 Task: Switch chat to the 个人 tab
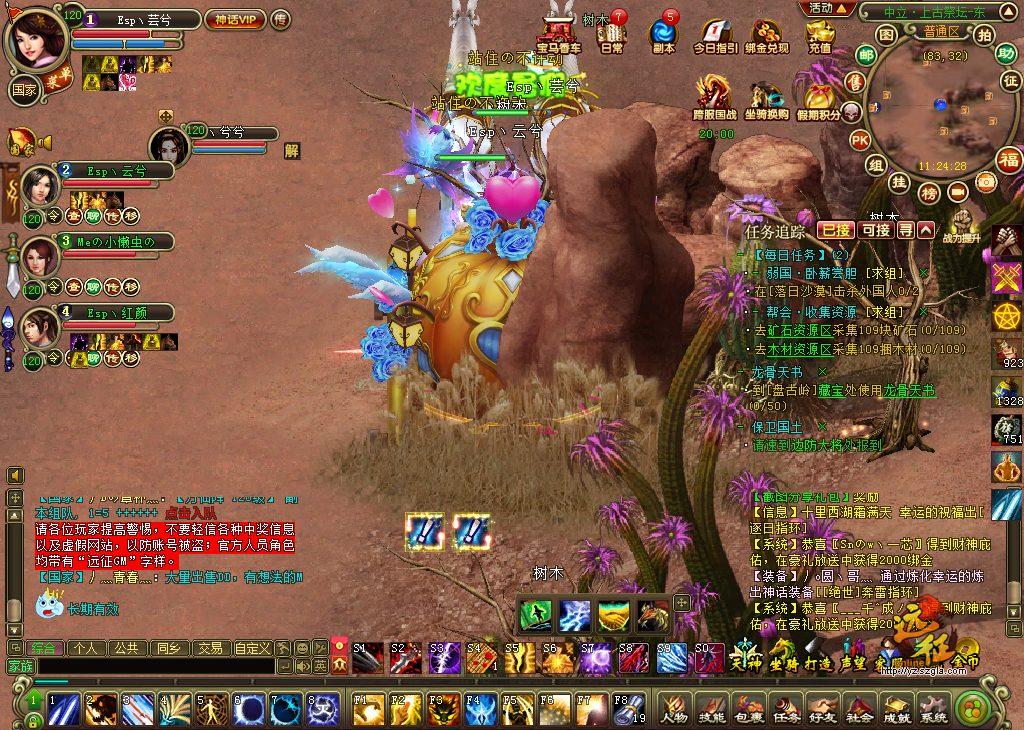(x=86, y=648)
